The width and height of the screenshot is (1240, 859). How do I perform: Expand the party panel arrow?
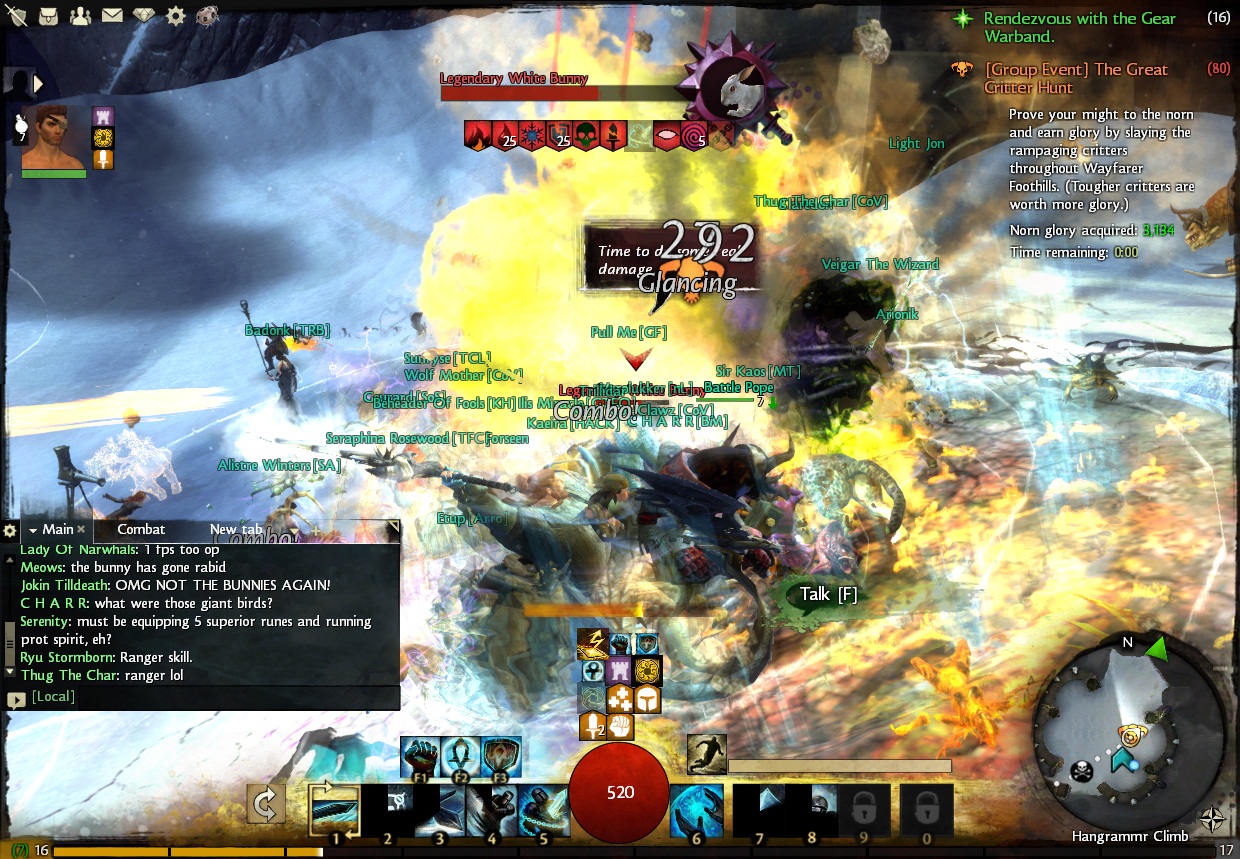click(x=39, y=83)
